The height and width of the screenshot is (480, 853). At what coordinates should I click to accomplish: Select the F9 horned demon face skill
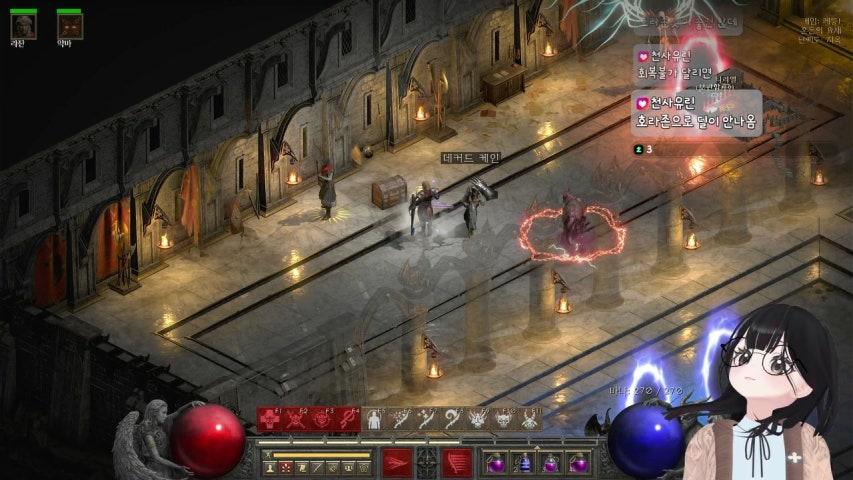(x=478, y=420)
